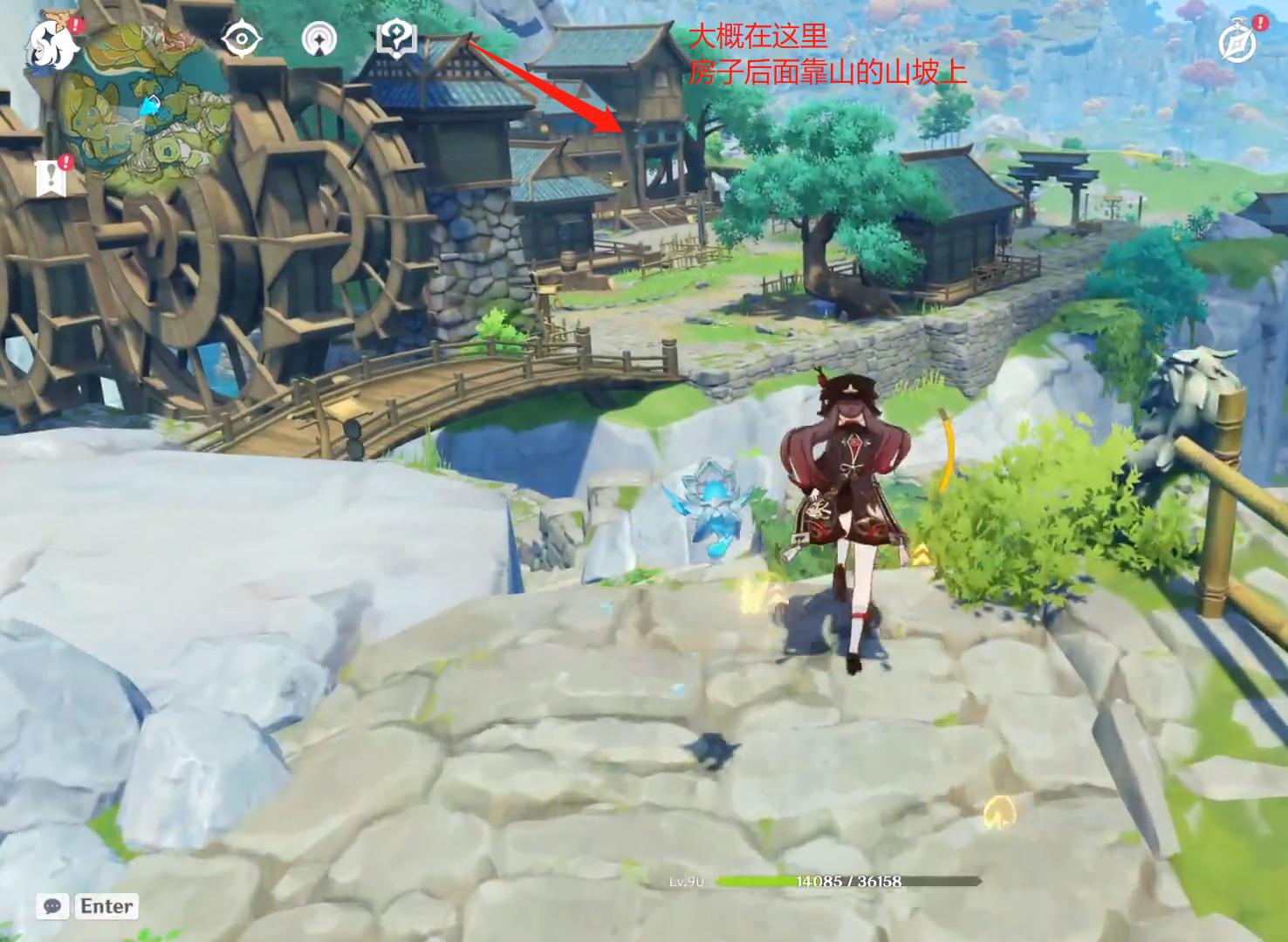Open the events guide compass icon
Viewport: 1288px width, 942px height.
click(1237, 39)
